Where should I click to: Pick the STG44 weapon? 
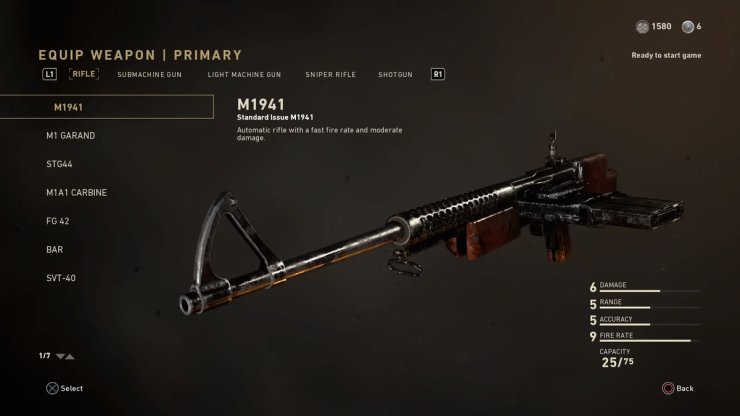[61, 164]
